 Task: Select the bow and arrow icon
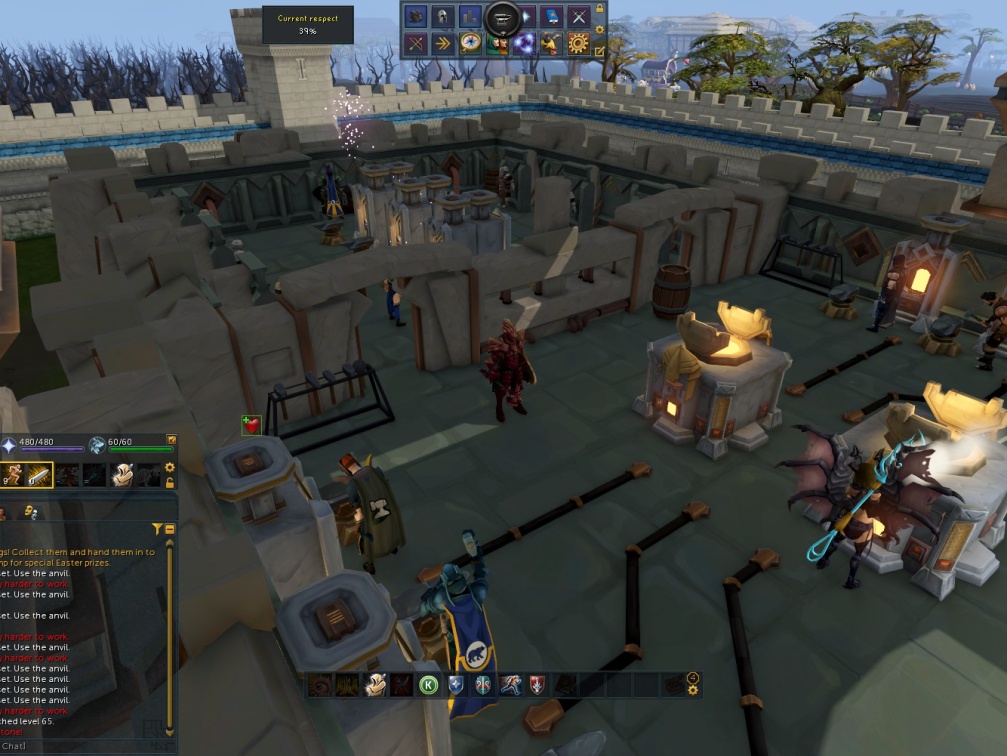point(416,43)
